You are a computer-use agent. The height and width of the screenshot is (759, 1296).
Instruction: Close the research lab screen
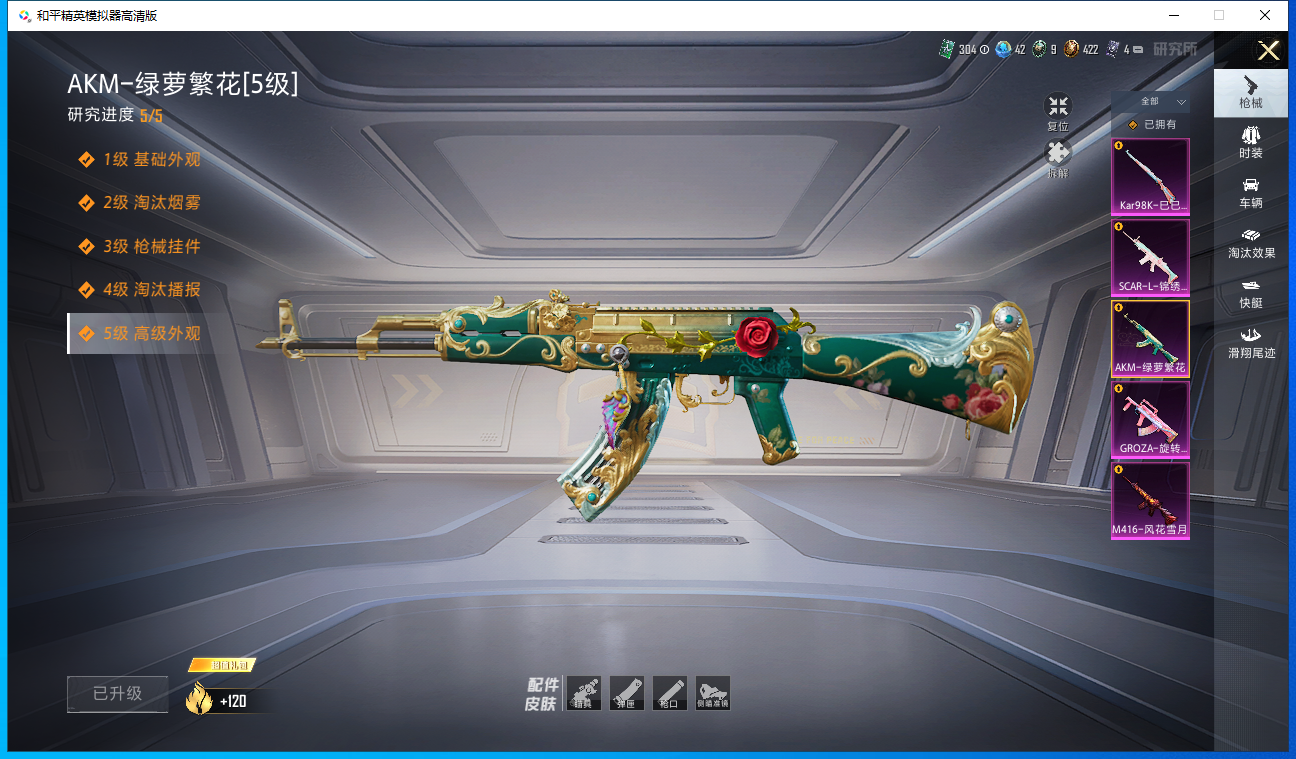click(1268, 51)
